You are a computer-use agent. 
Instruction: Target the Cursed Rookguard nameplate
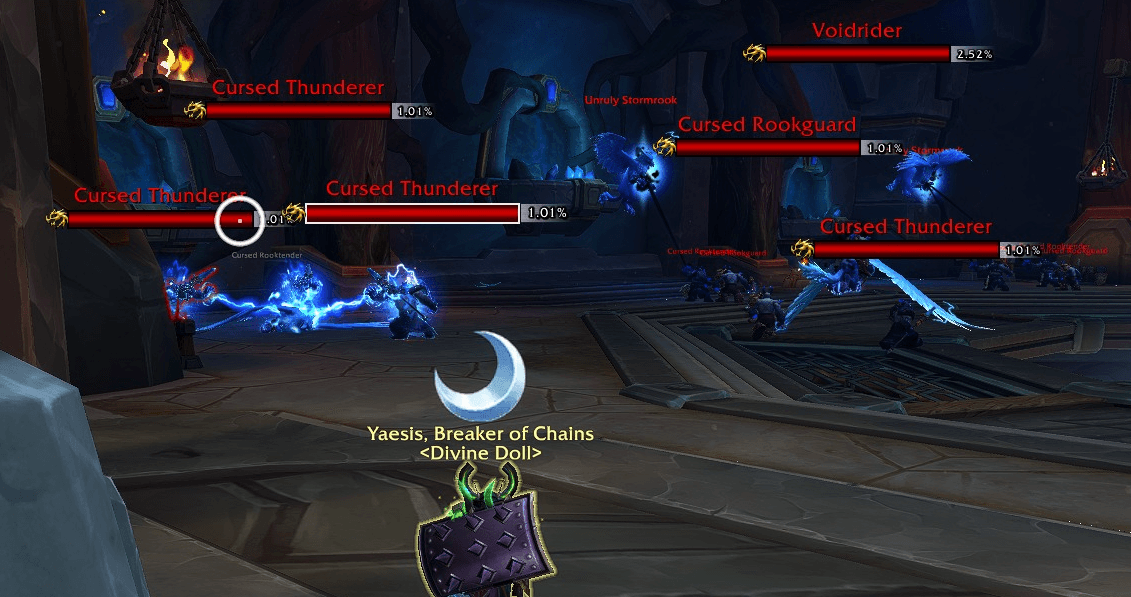[x=767, y=148]
